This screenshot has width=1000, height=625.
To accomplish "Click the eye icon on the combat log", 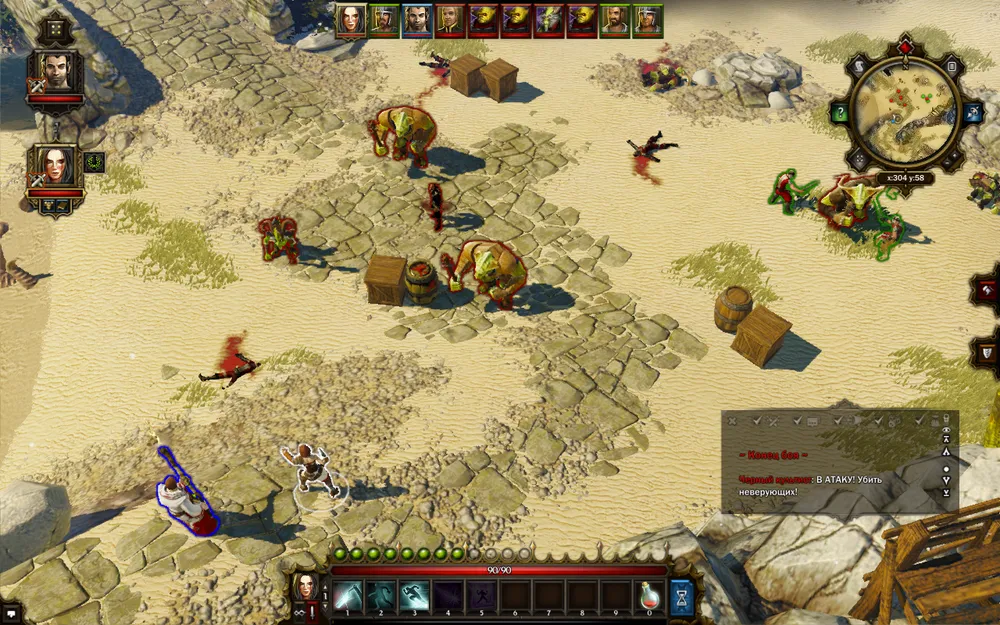I will 946,430.
